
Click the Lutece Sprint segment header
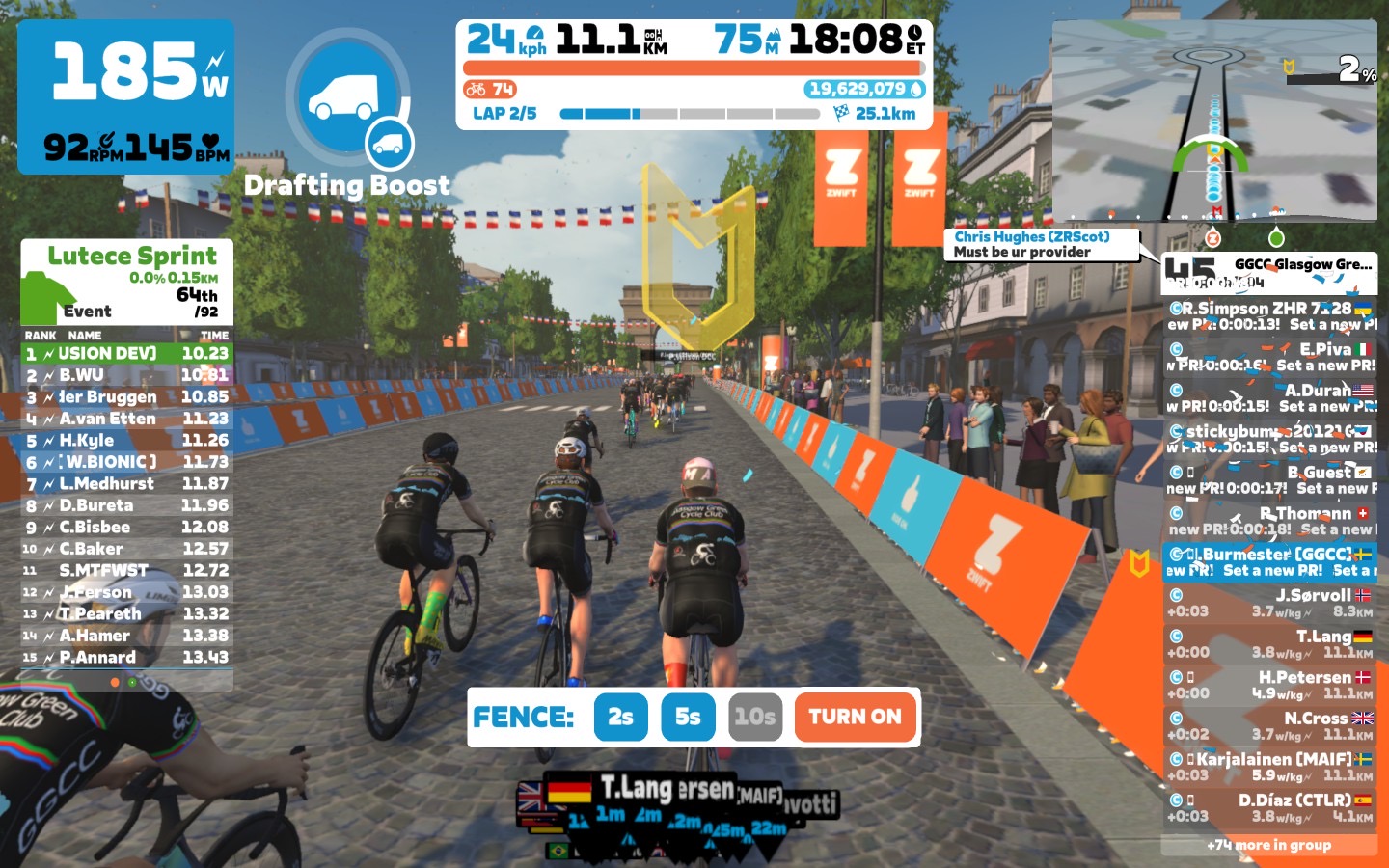click(x=127, y=282)
